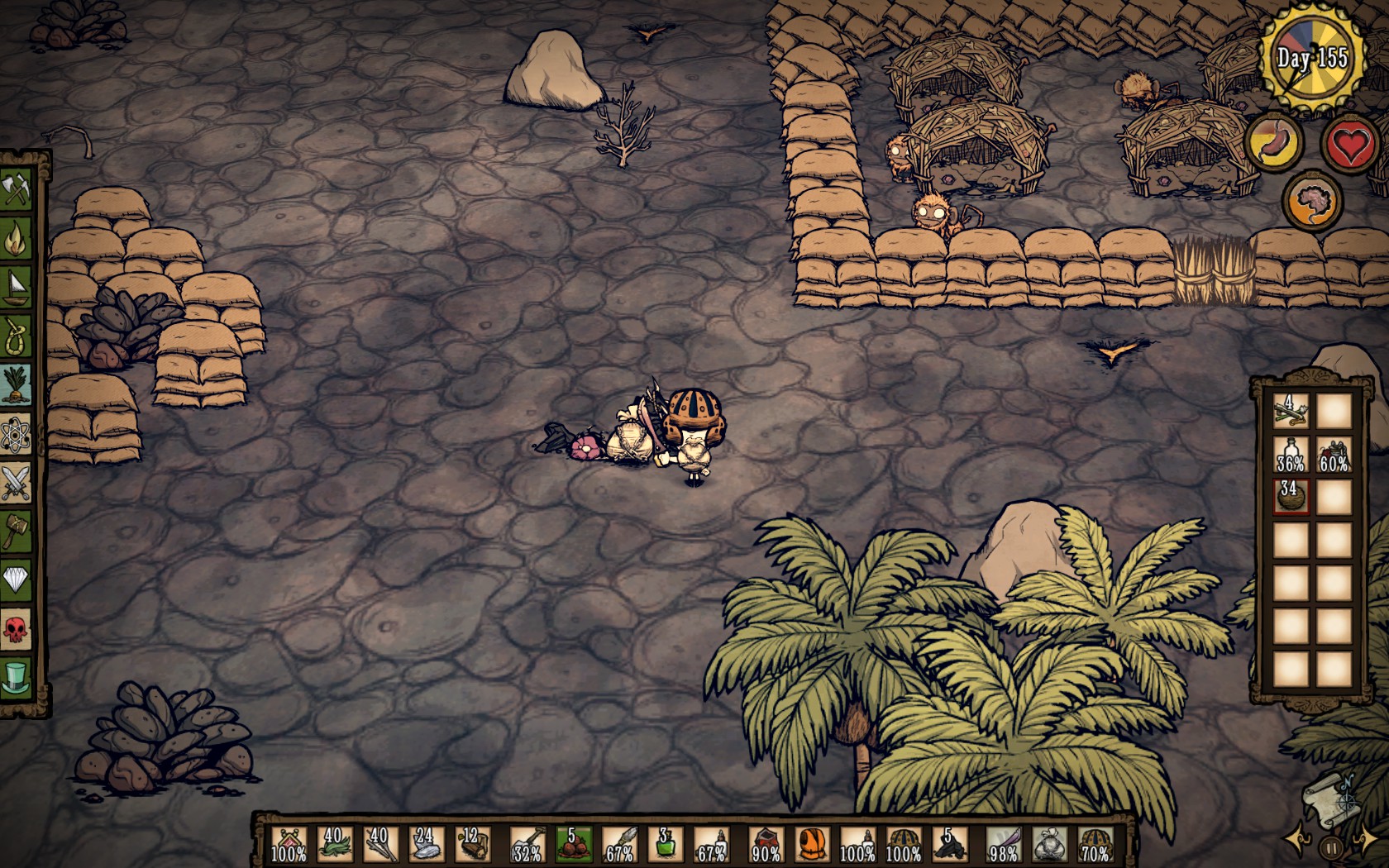The image size is (1389, 868).
Task: Open the Science atom tab
Action: (17, 434)
